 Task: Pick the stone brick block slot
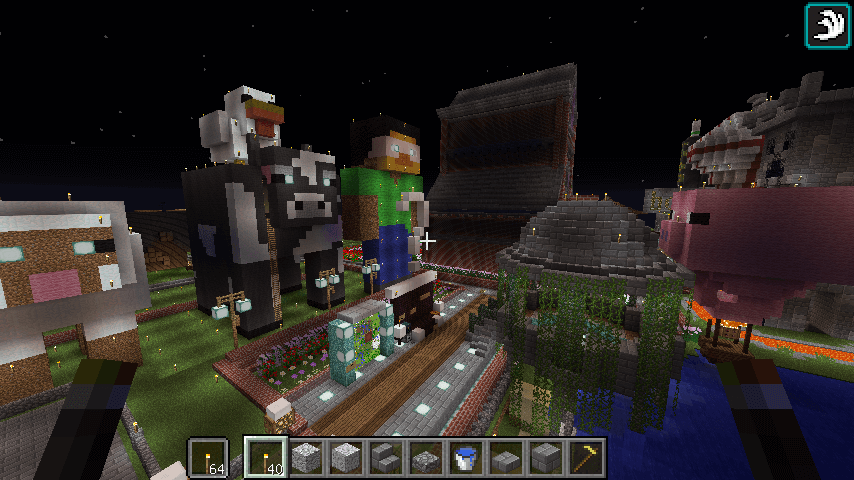tap(545, 457)
